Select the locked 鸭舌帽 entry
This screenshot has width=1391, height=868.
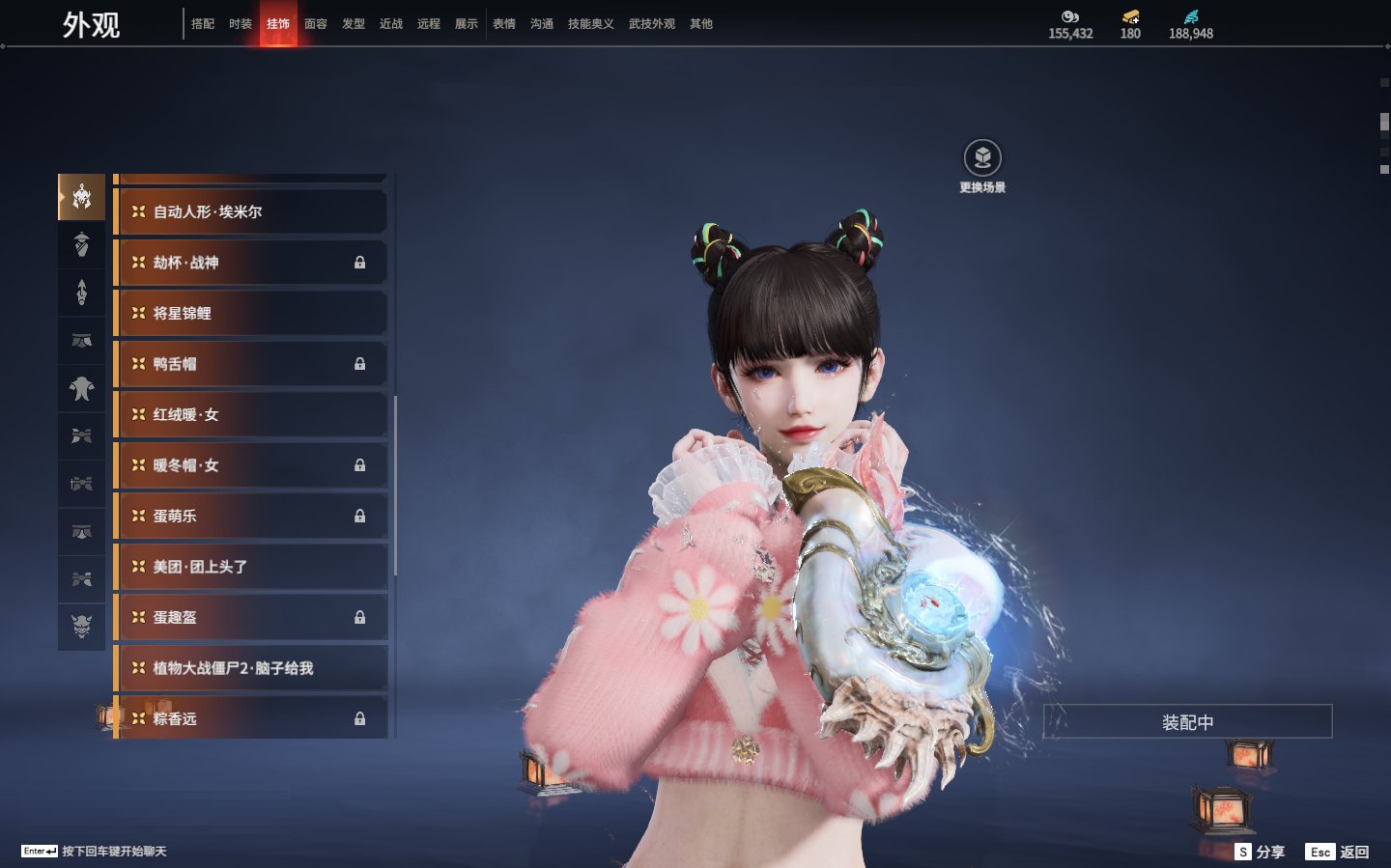coord(250,364)
